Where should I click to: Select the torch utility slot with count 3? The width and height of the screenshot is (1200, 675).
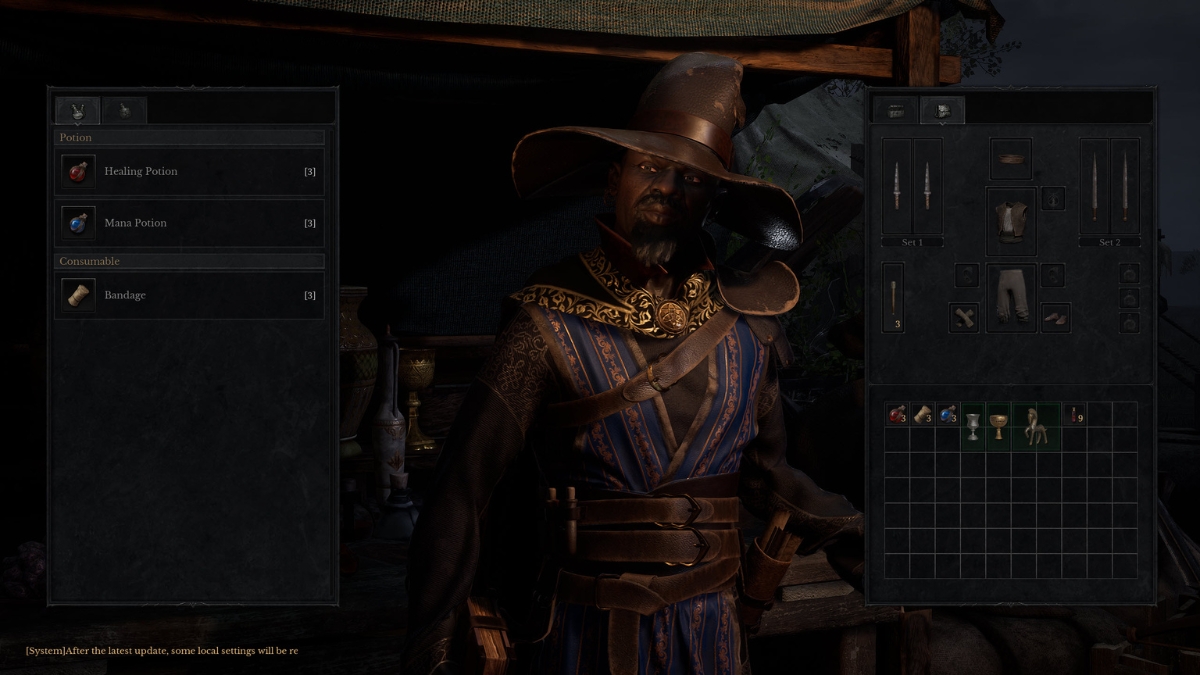[x=893, y=297]
